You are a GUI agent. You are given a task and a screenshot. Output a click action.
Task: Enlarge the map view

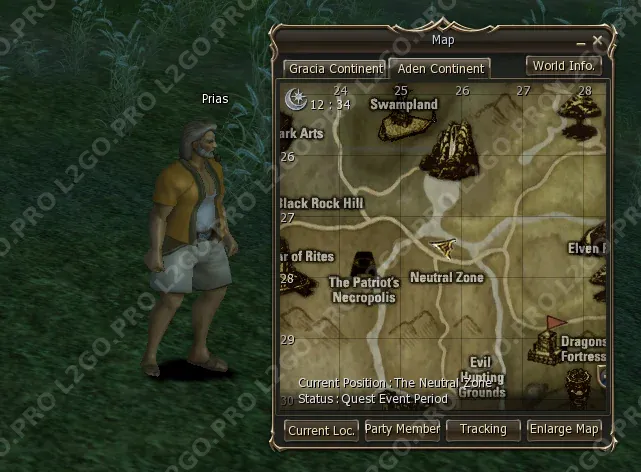(565, 429)
